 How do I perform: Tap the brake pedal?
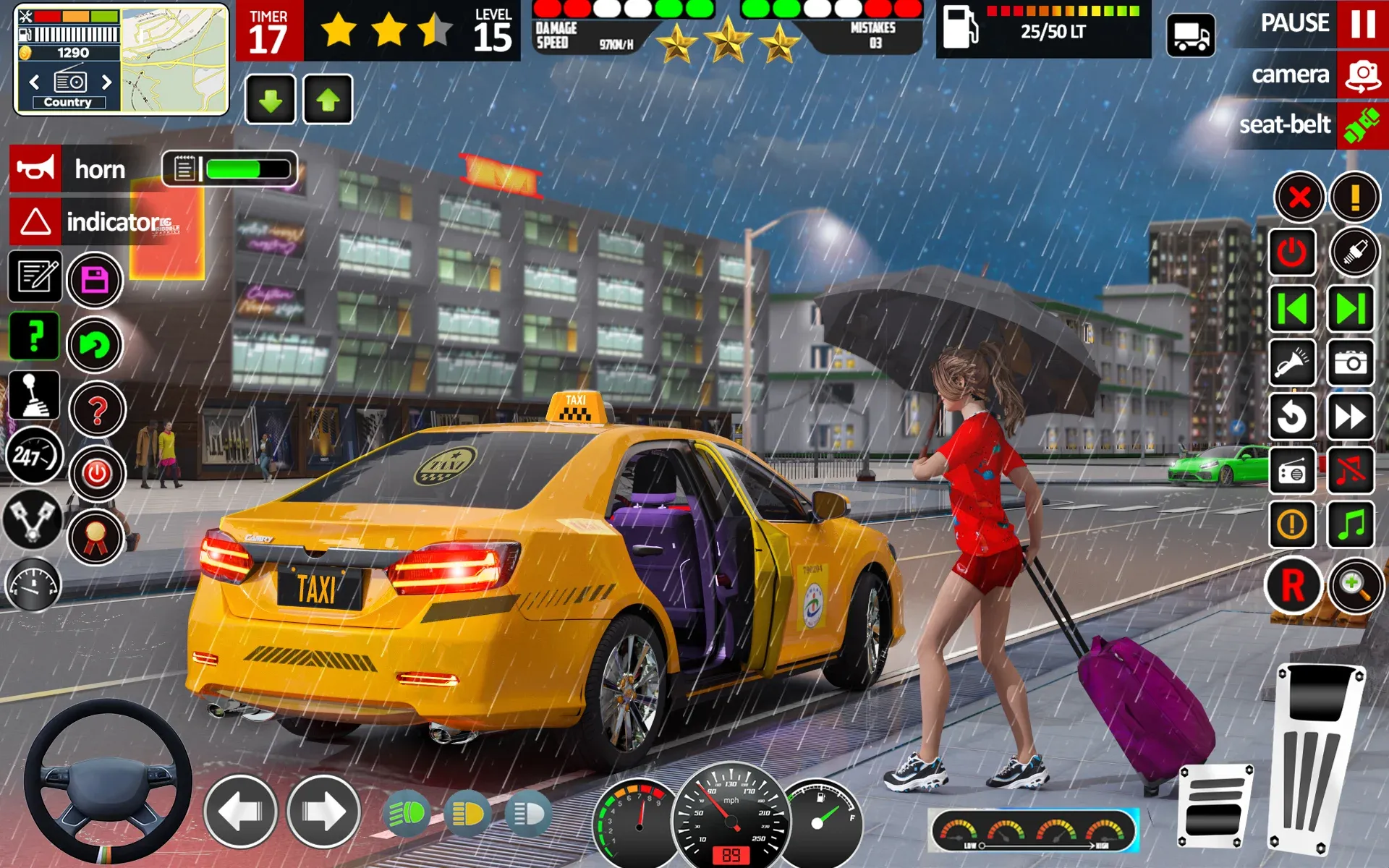click(x=1215, y=807)
